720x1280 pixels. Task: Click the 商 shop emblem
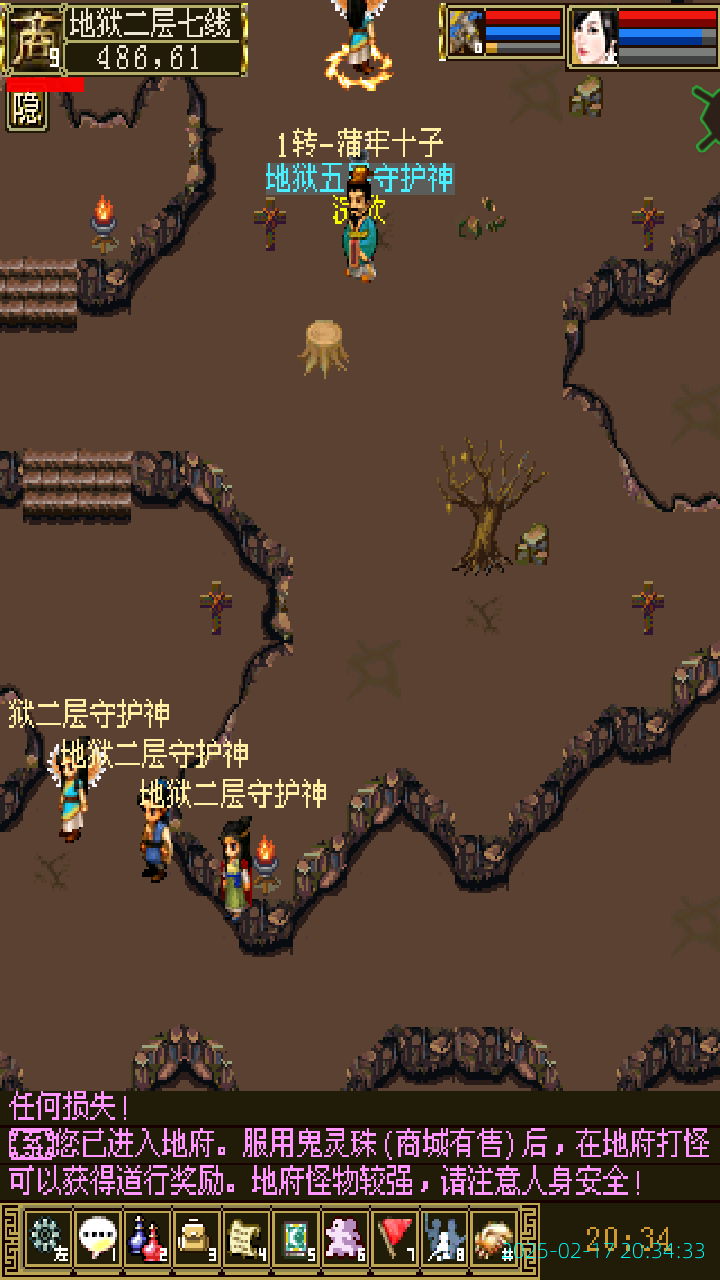[32, 38]
